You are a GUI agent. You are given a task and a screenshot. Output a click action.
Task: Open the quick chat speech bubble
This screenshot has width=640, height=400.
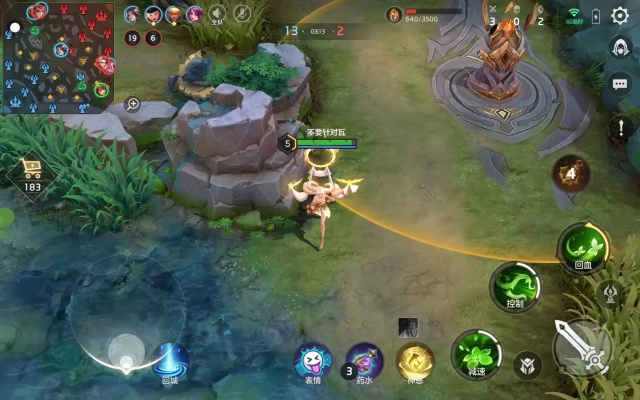620,84
